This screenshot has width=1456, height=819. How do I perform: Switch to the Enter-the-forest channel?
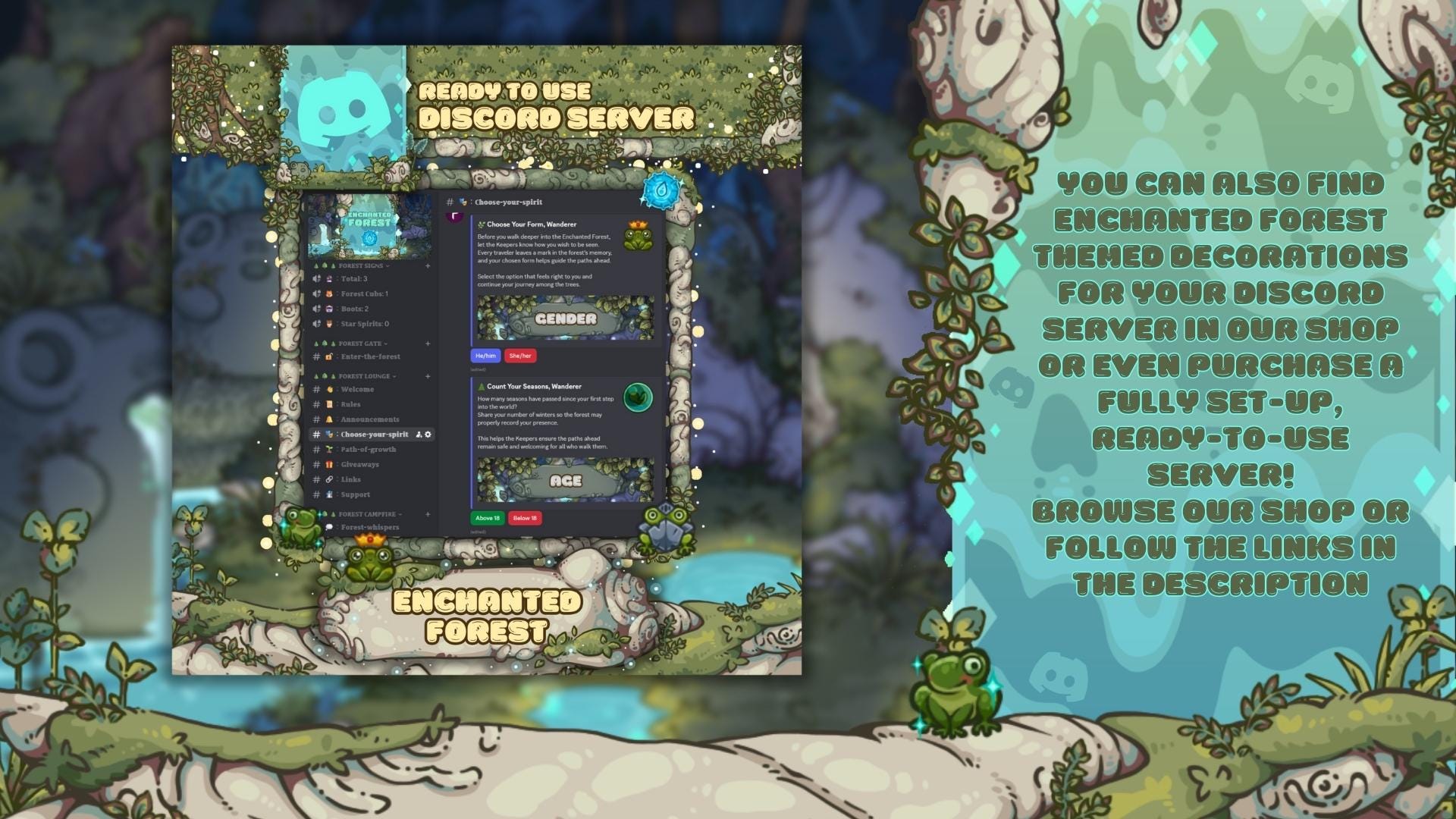click(x=372, y=356)
